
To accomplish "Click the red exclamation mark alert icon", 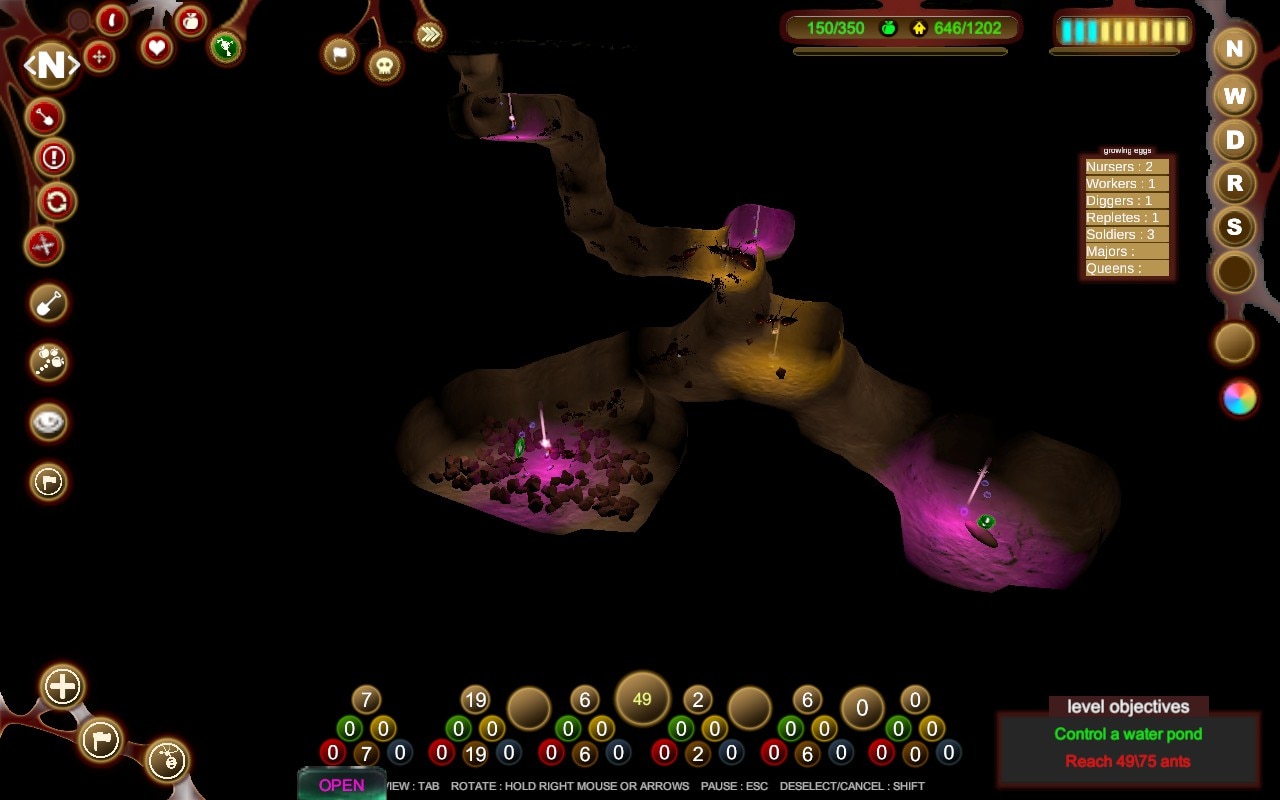I will 54,157.
